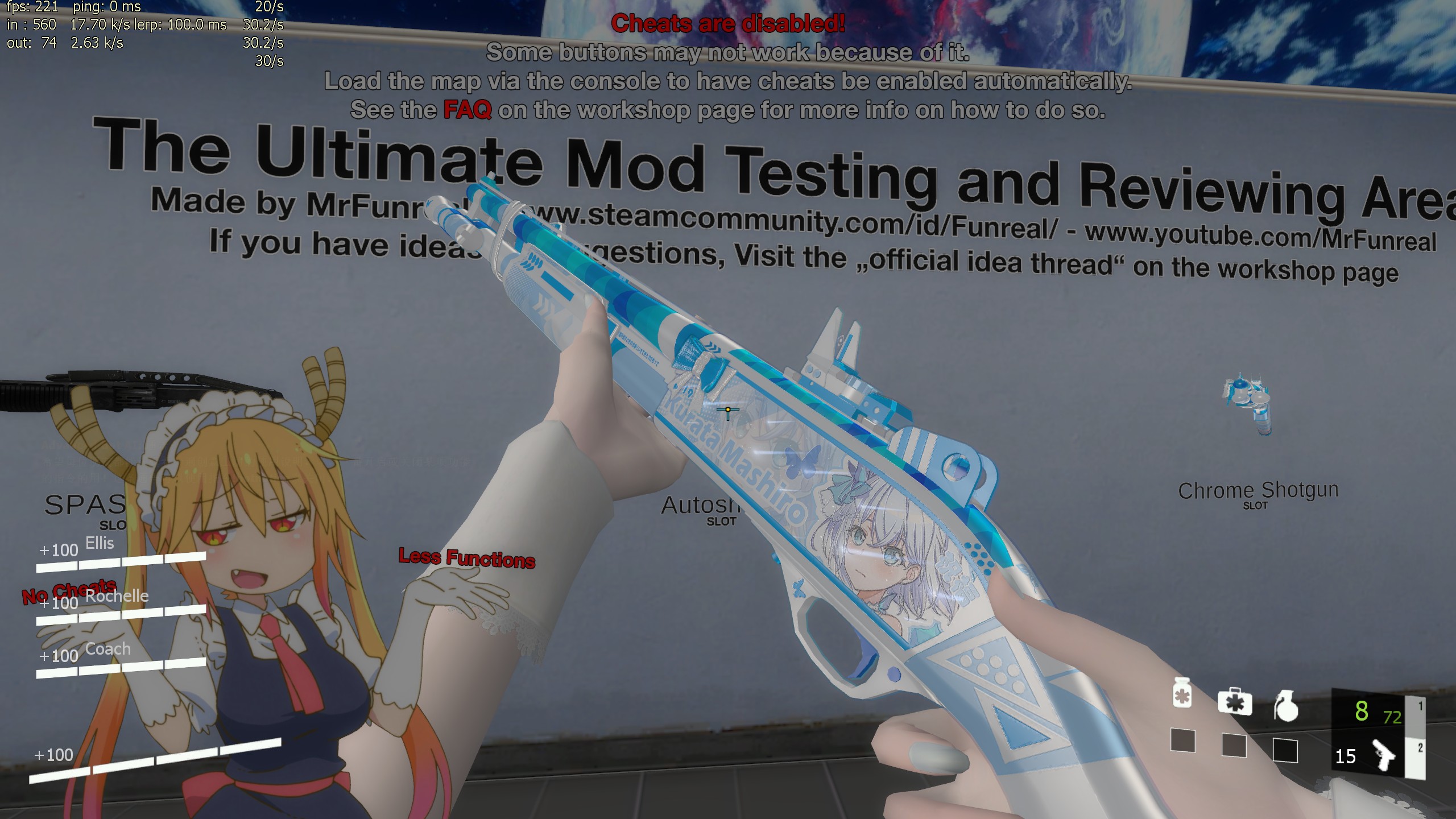Choose the grenade throwable icon

click(x=1286, y=706)
